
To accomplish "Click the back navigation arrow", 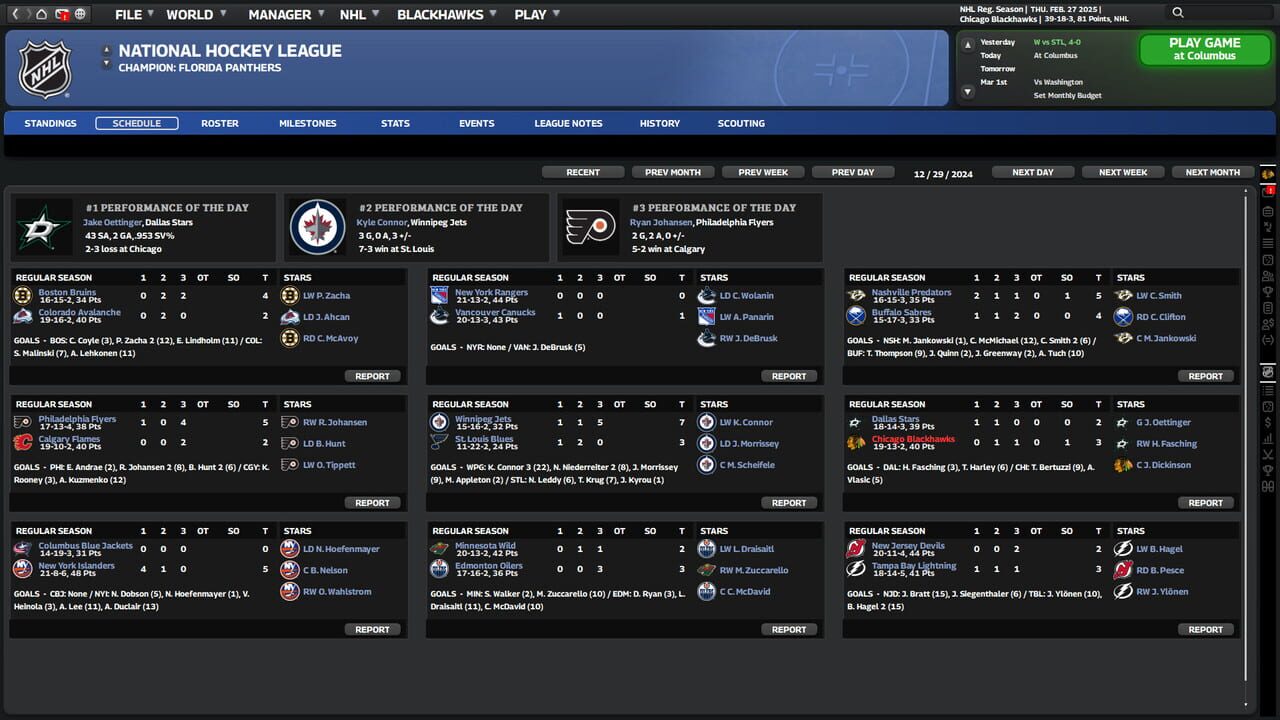I will 15,14.
